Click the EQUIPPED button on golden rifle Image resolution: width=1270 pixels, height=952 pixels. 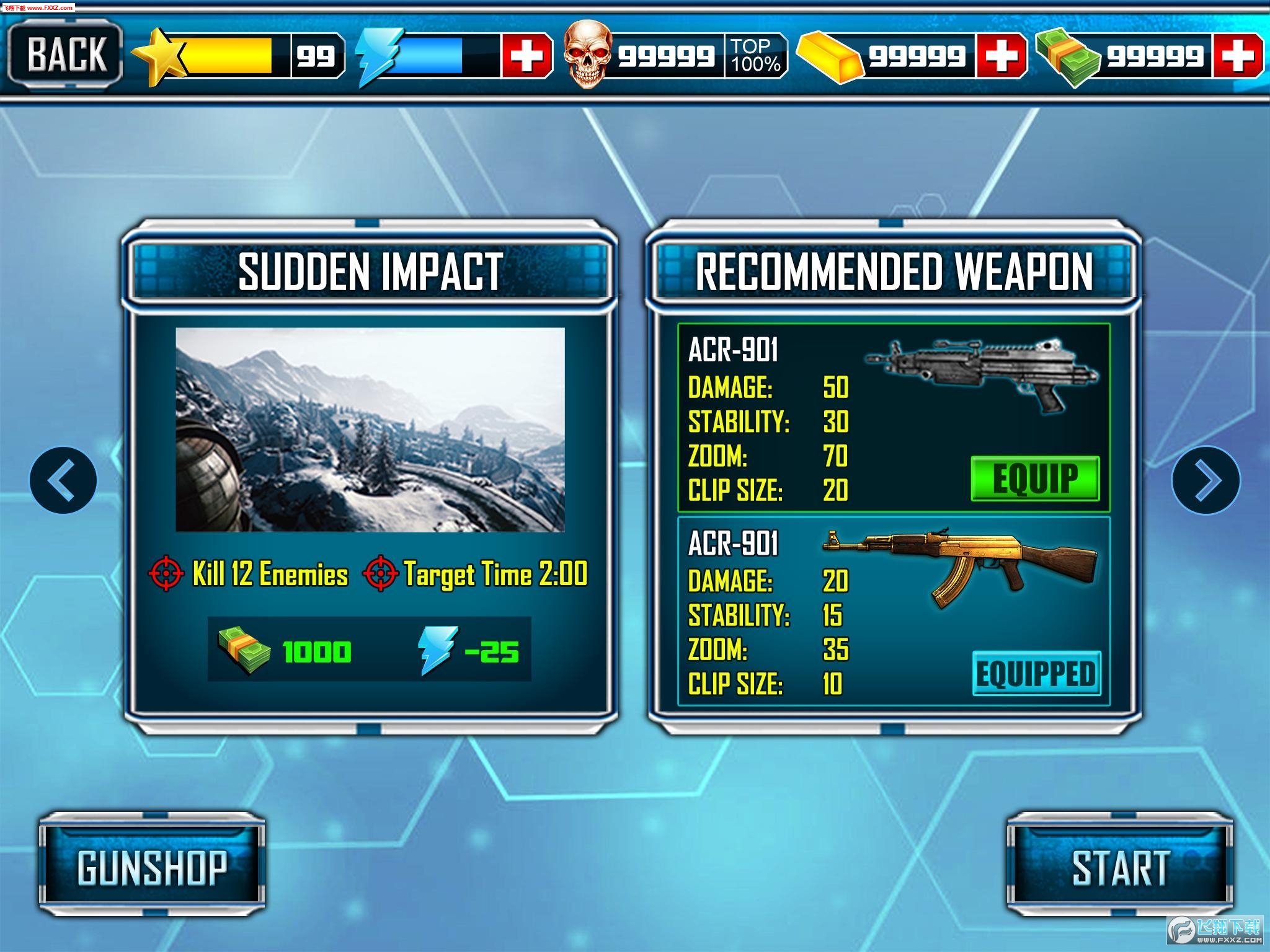tap(1036, 674)
